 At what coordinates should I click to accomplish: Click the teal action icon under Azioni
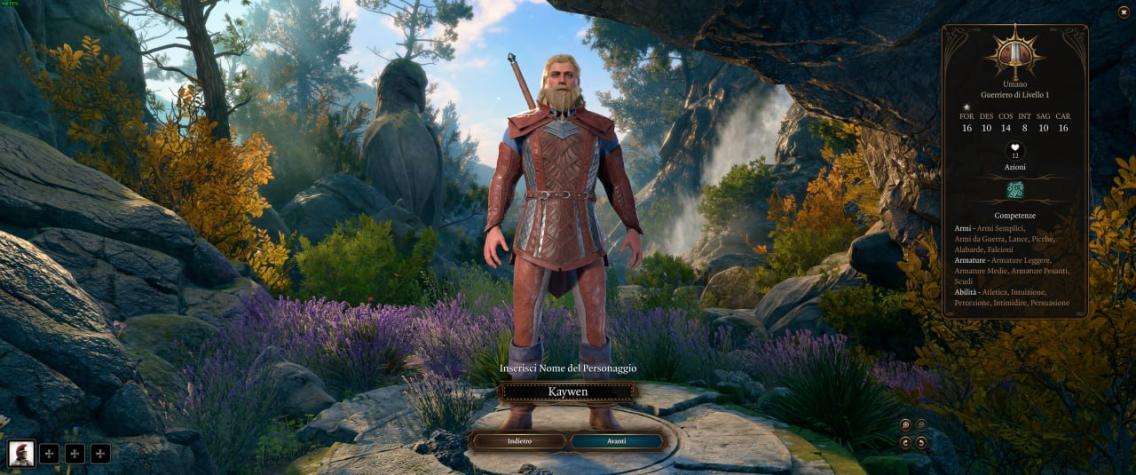tap(1015, 191)
